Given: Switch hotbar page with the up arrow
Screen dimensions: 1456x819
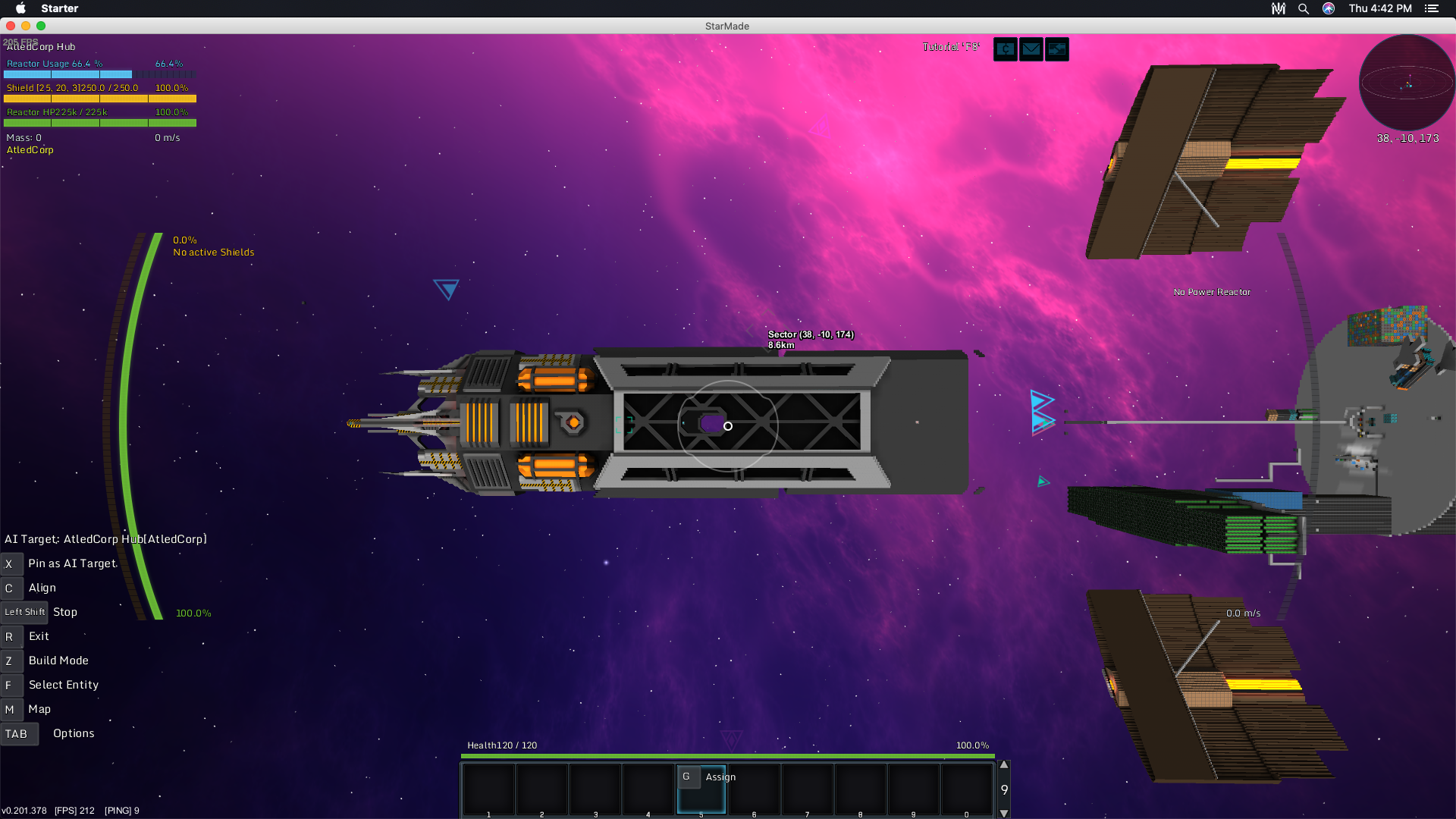Looking at the screenshot, I should [1004, 765].
